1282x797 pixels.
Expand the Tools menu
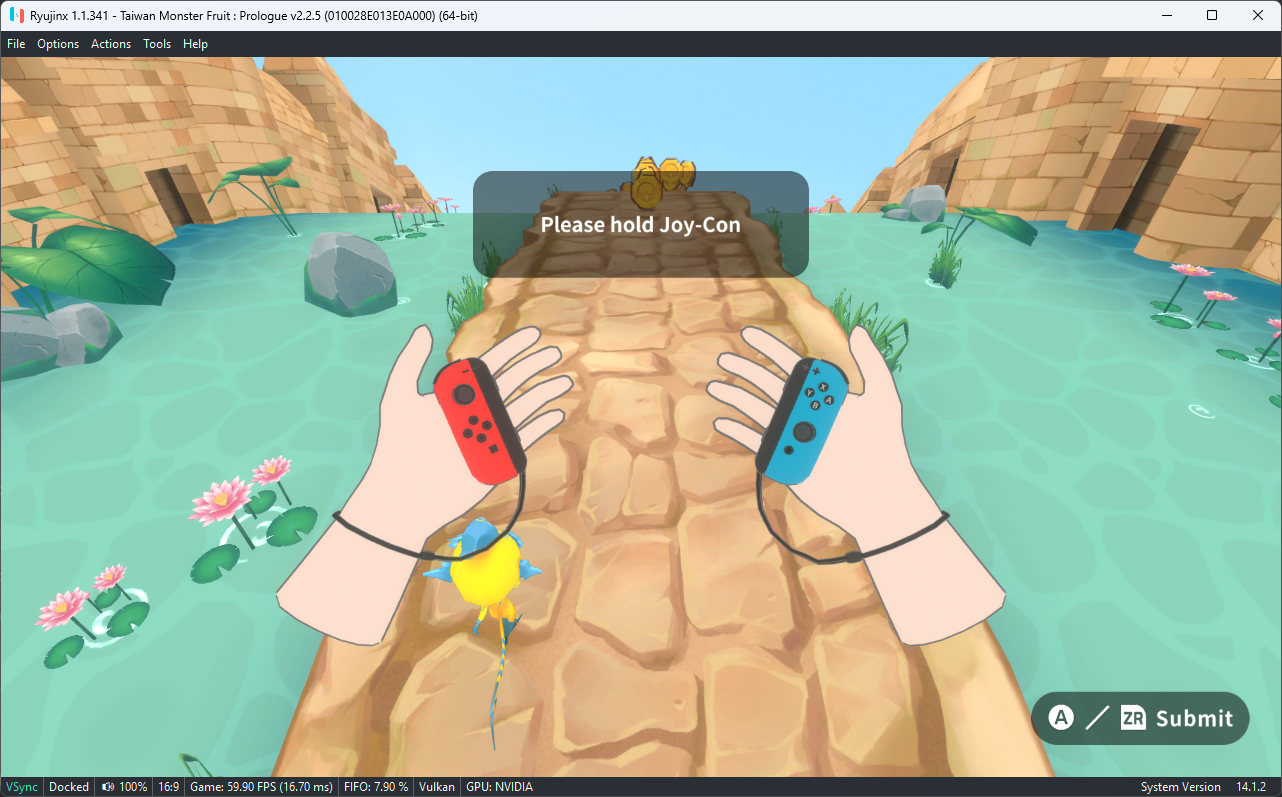coord(156,43)
